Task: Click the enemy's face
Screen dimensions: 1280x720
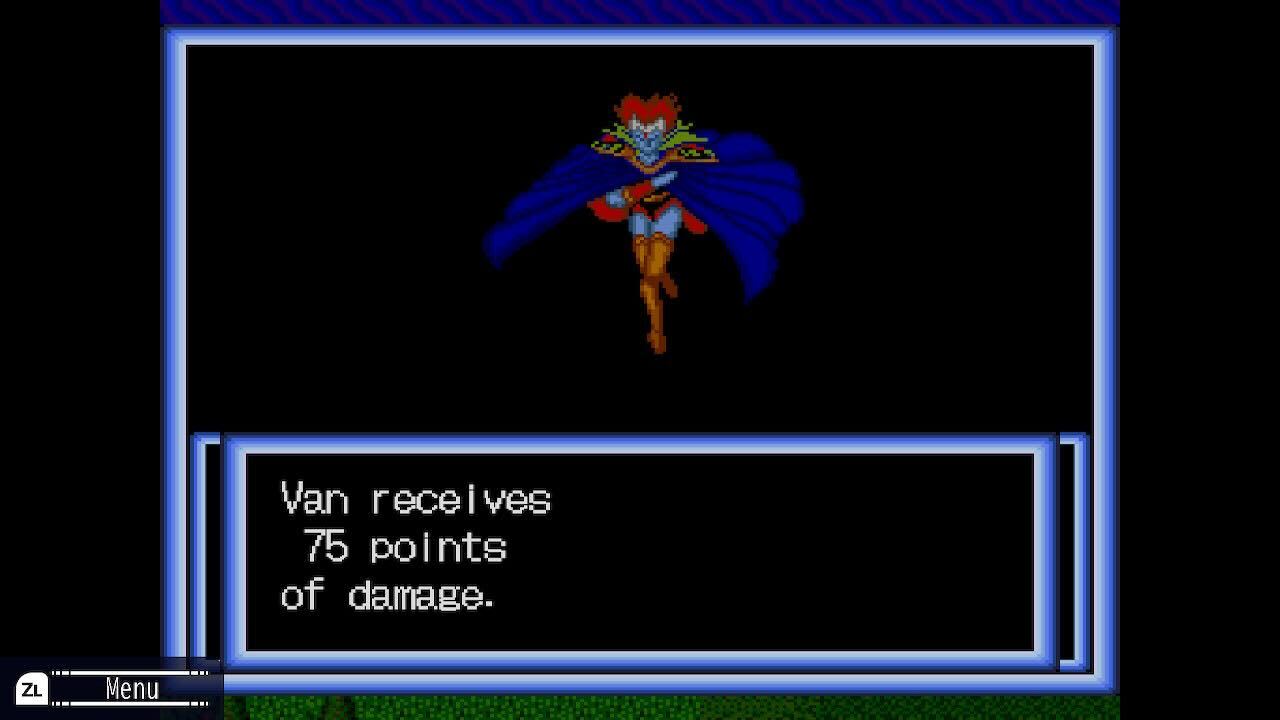Action: point(650,135)
